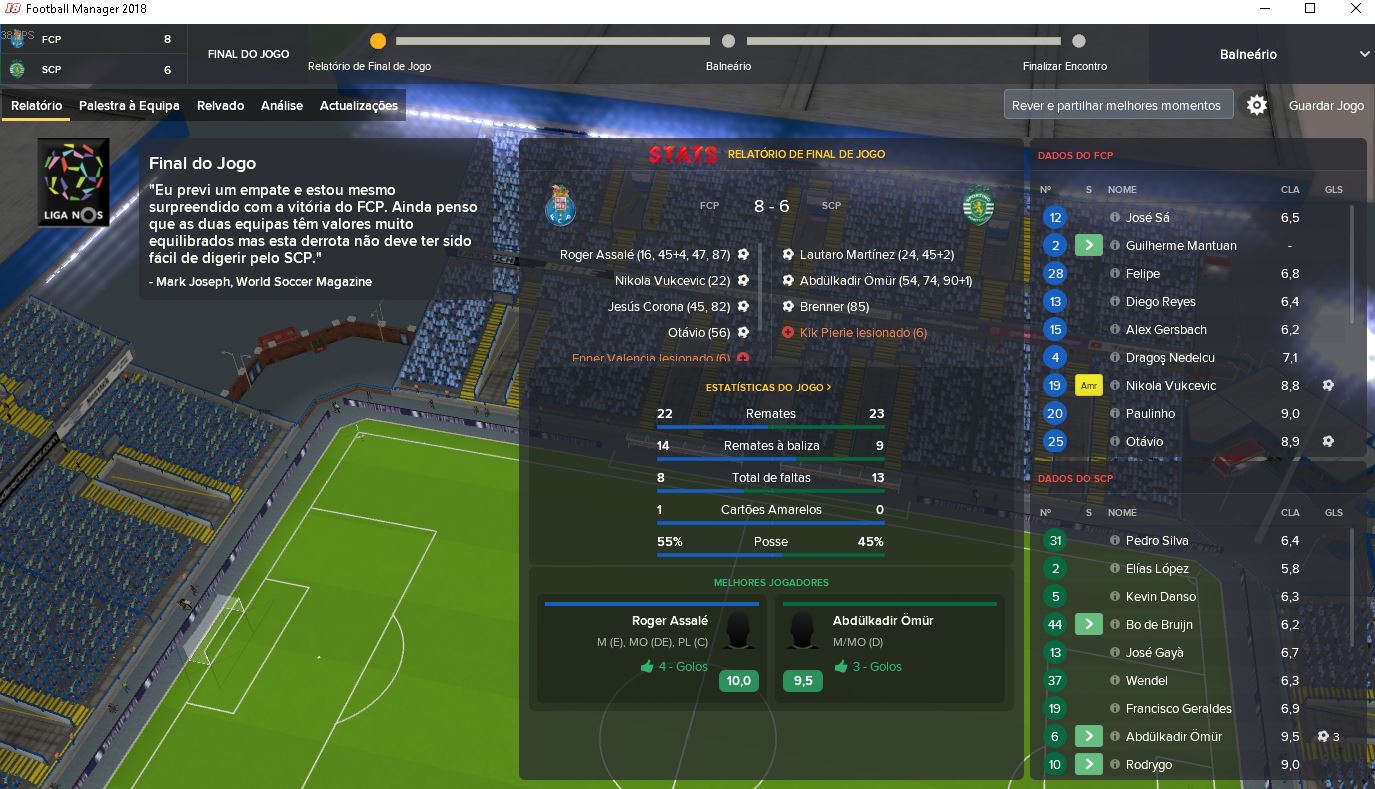The width and height of the screenshot is (1375, 789).
Task: Click Rever e partilhar melhores momentos
Action: [1116, 105]
